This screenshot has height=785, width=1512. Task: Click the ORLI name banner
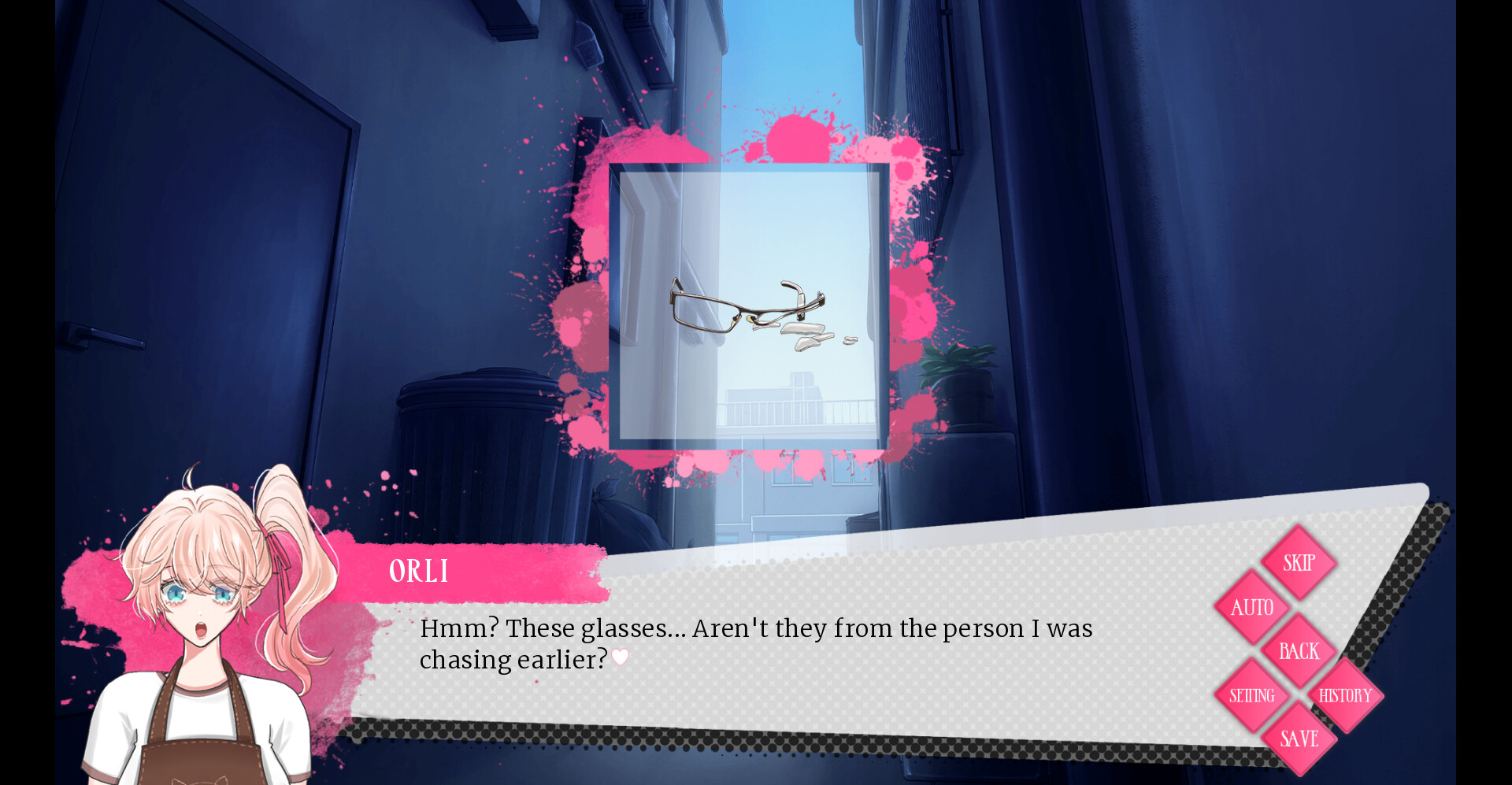click(x=420, y=571)
